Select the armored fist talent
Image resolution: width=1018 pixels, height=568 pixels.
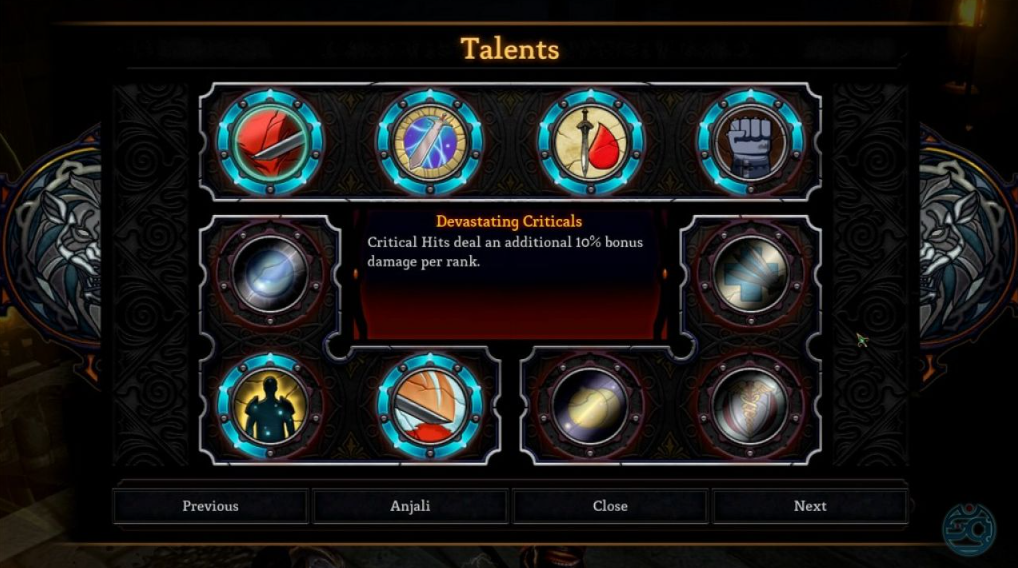pos(749,142)
